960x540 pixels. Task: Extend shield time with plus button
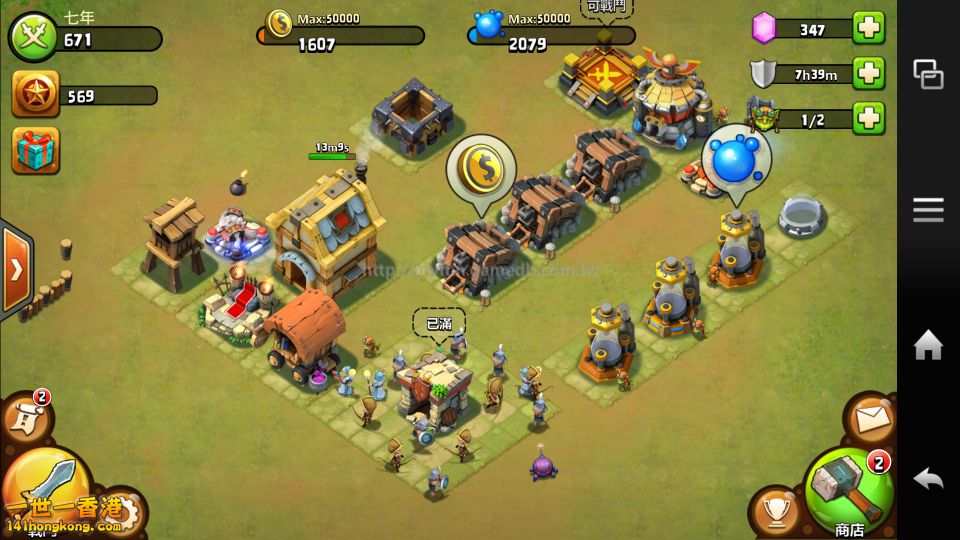tap(869, 73)
